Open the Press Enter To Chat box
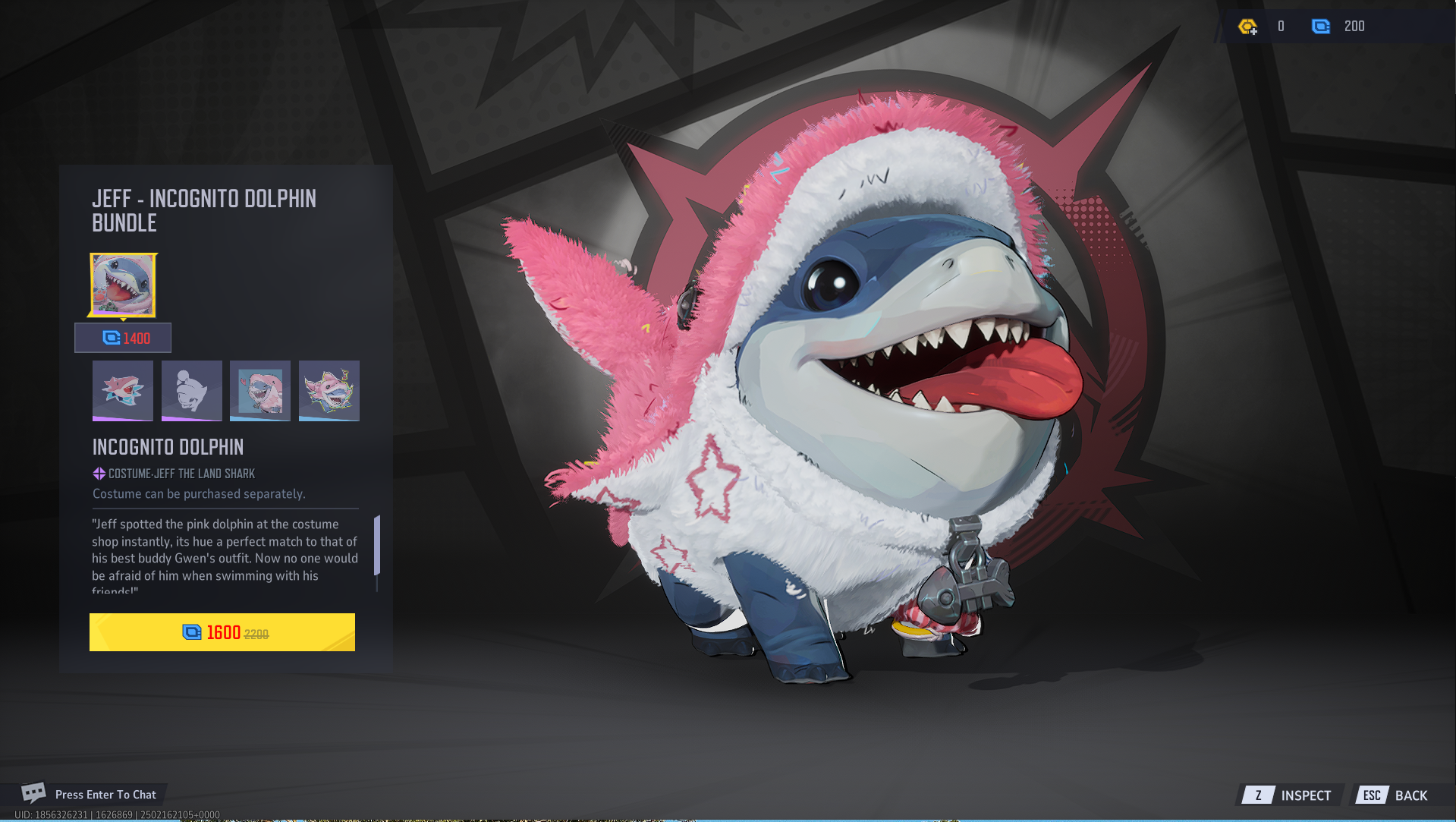The width and height of the screenshot is (1456, 822). pyautogui.click(x=90, y=794)
